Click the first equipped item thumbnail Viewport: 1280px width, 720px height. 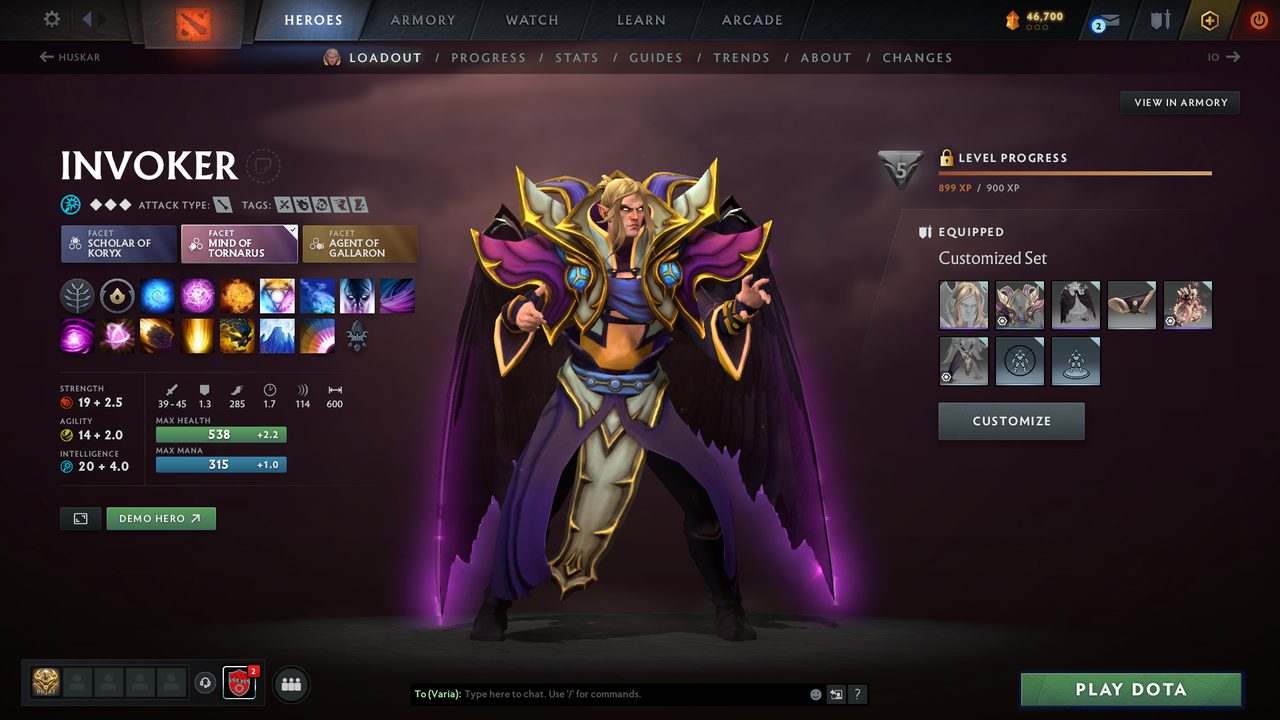pyautogui.click(x=962, y=304)
